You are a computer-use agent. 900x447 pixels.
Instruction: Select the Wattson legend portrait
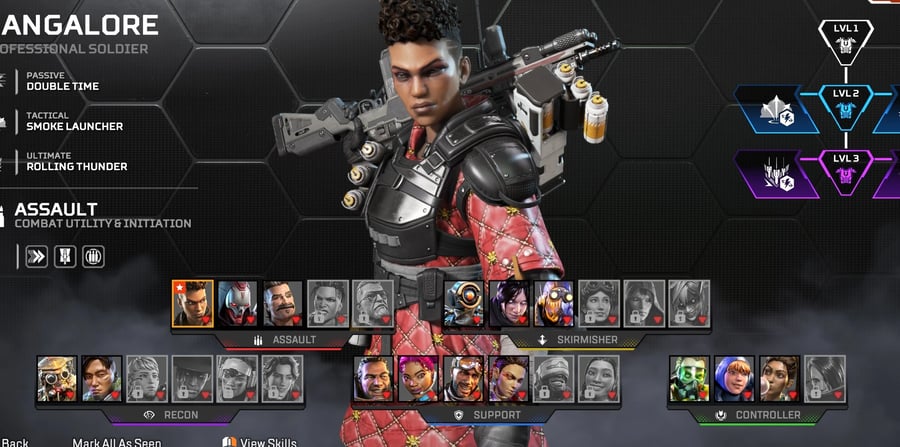pyautogui.click(x=735, y=378)
